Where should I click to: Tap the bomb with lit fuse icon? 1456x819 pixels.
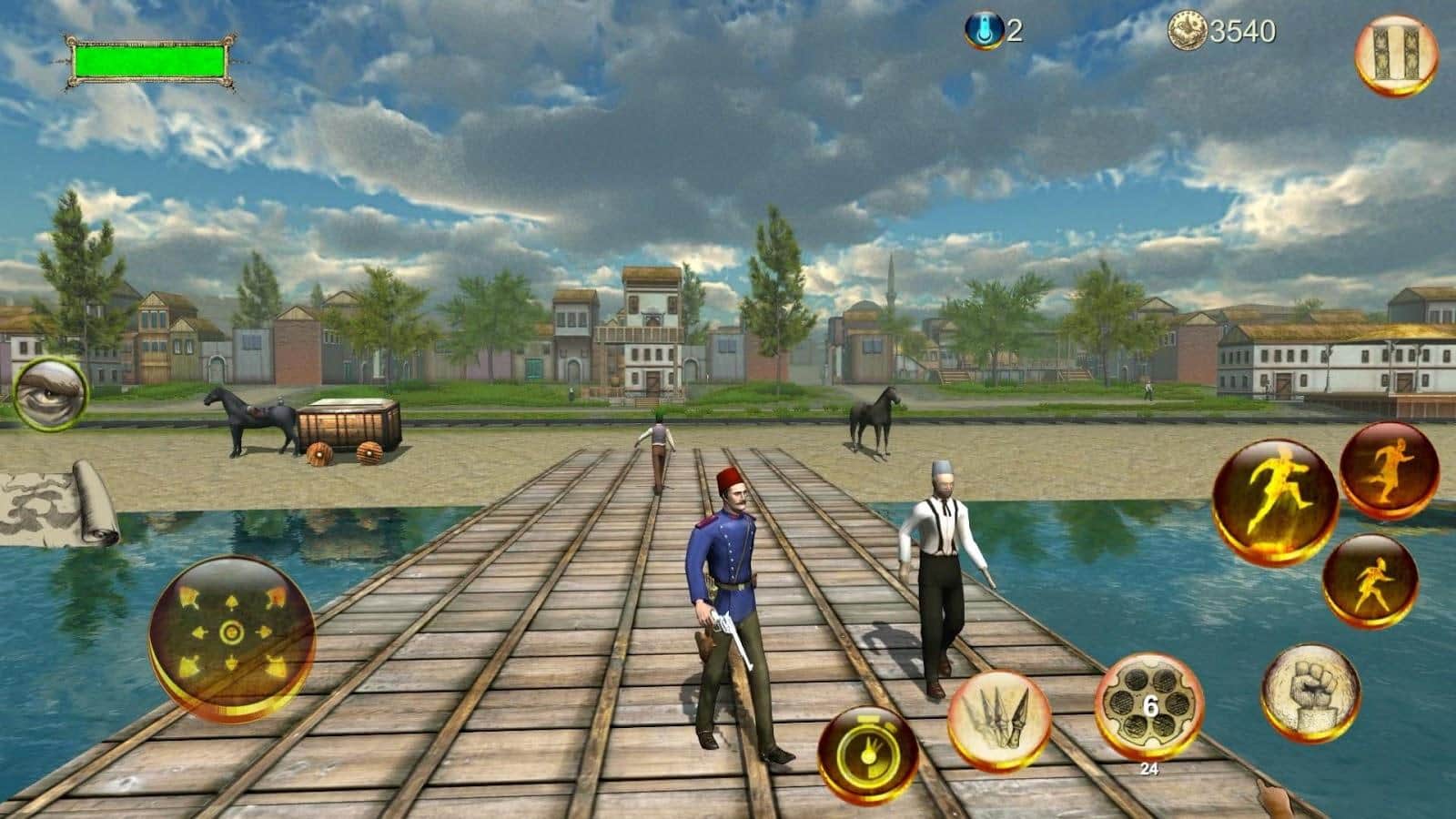[866, 748]
